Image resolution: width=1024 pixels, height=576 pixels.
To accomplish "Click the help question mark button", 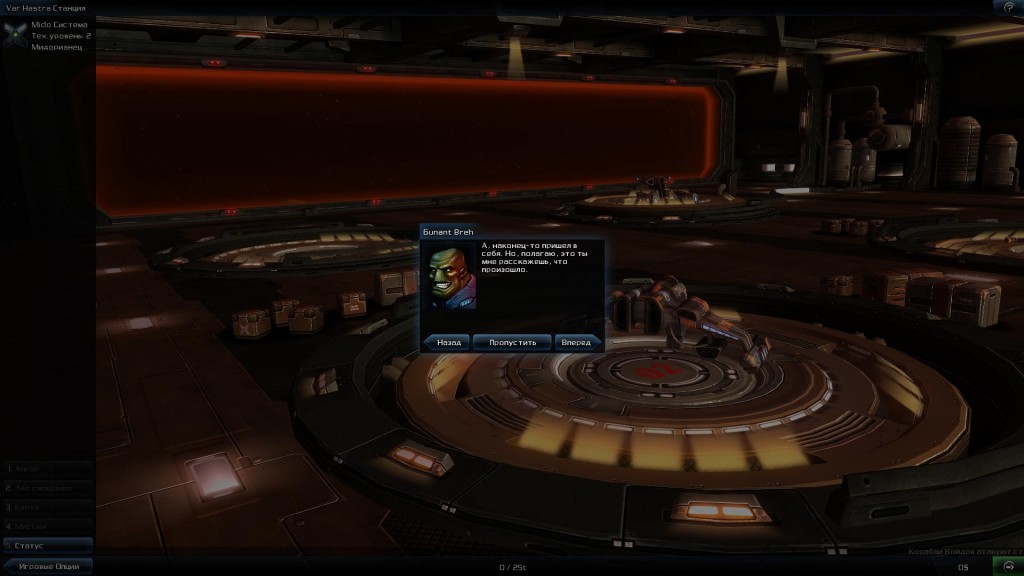I will pos(1008,7).
